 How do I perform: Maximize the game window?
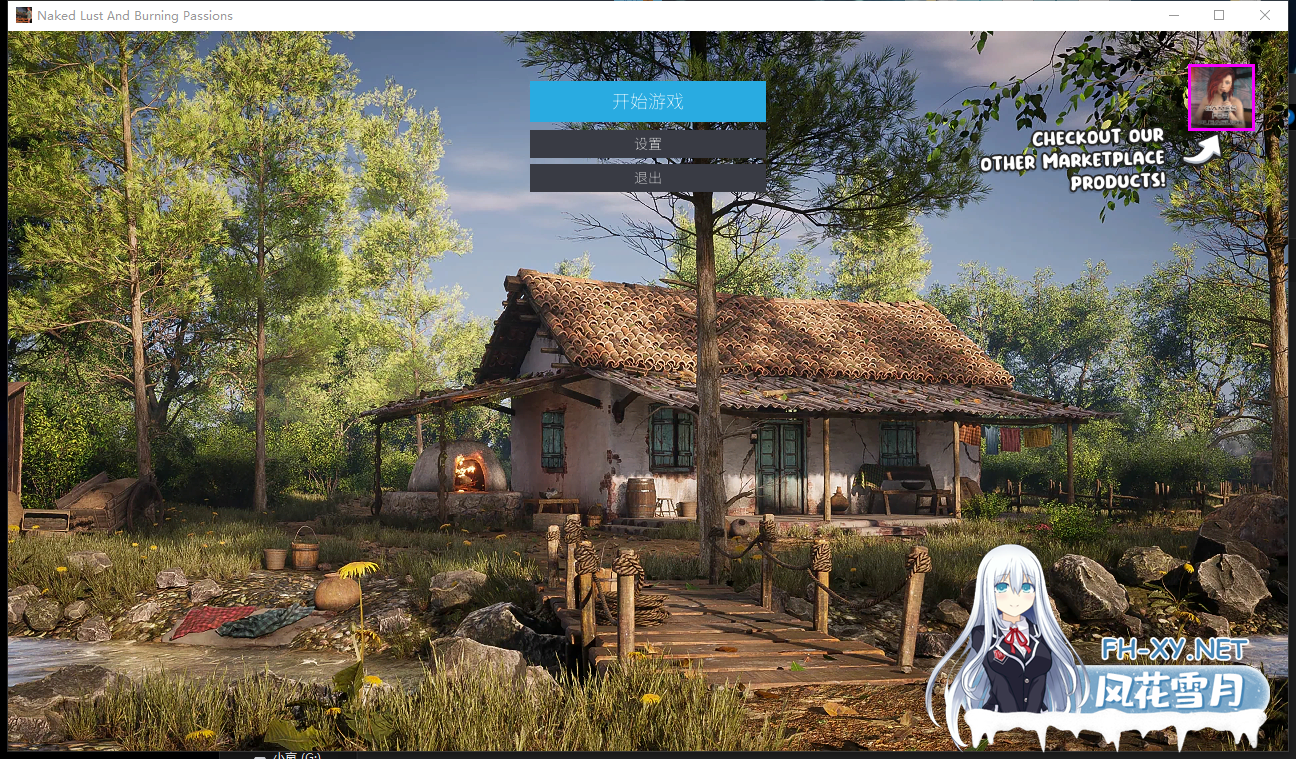1219,15
